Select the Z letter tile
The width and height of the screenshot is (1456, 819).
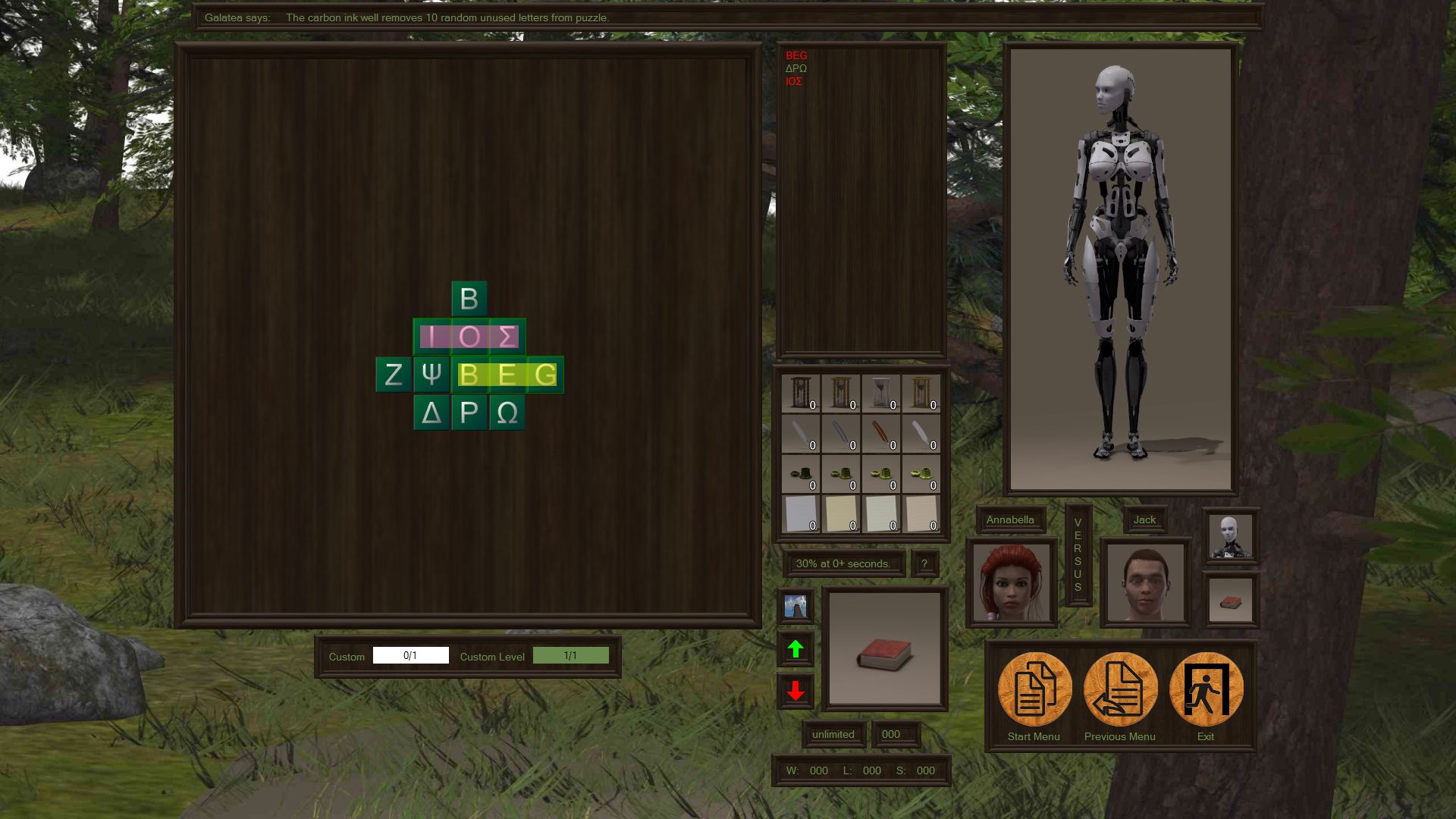coord(394,375)
